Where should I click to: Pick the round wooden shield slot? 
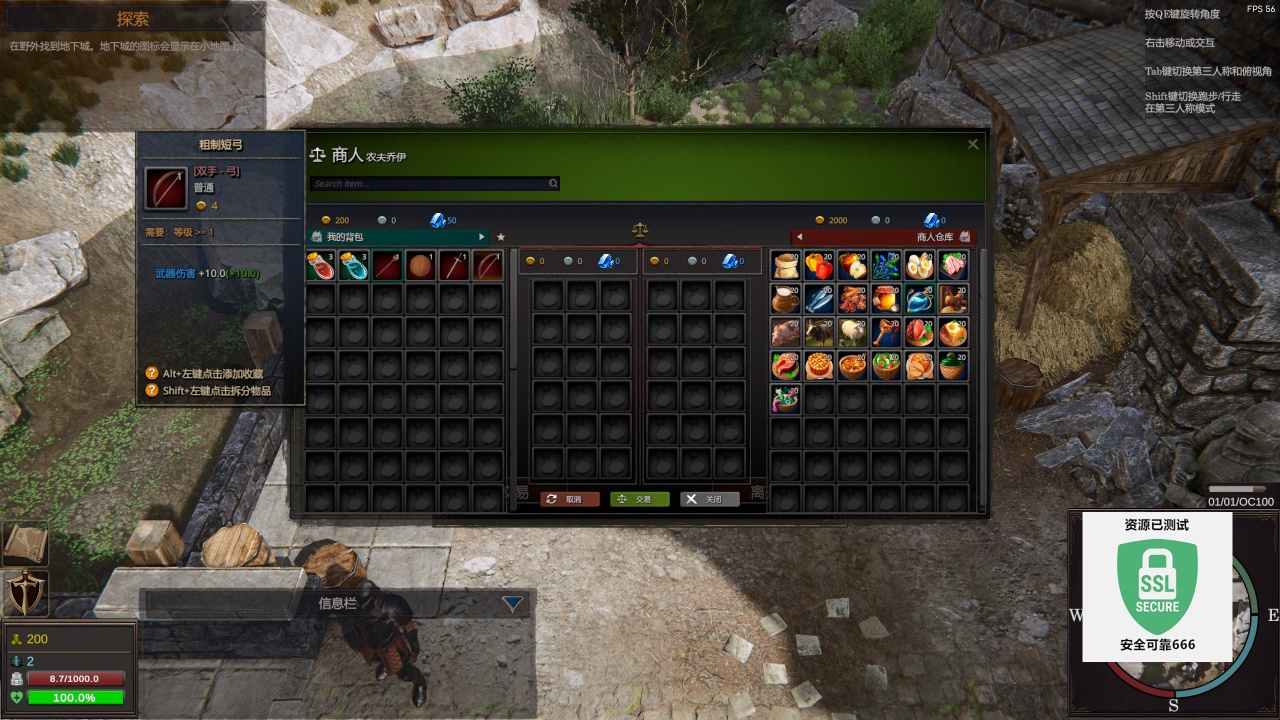pos(421,266)
